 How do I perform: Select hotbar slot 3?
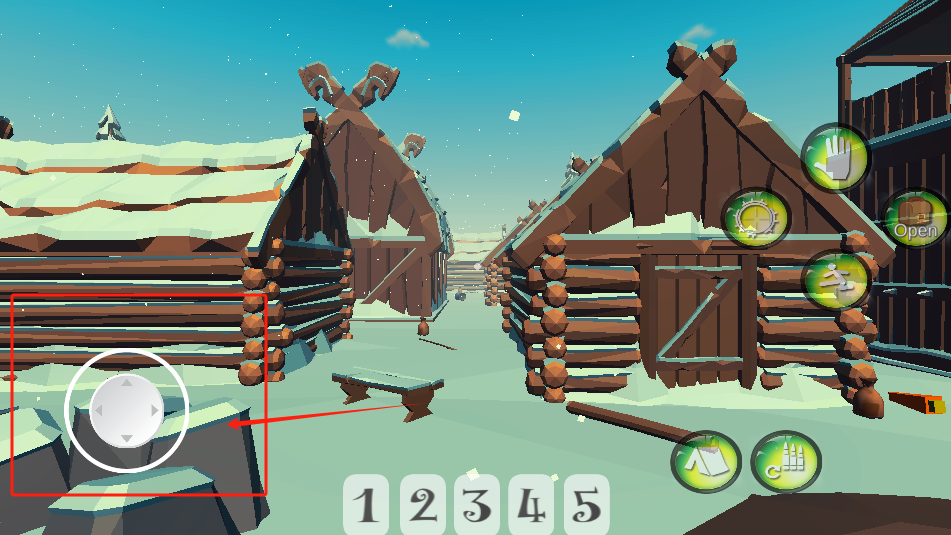click(478, 505)
